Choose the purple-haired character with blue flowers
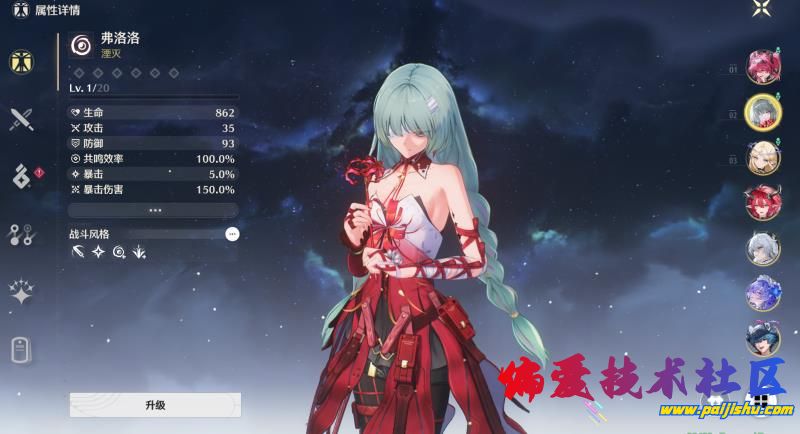The image size is (800, 434). (x=763, y=293)
